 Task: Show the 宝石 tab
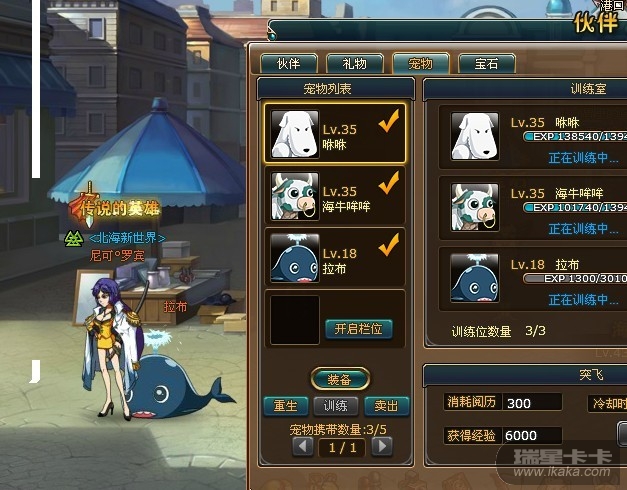[x=487, y=64]
